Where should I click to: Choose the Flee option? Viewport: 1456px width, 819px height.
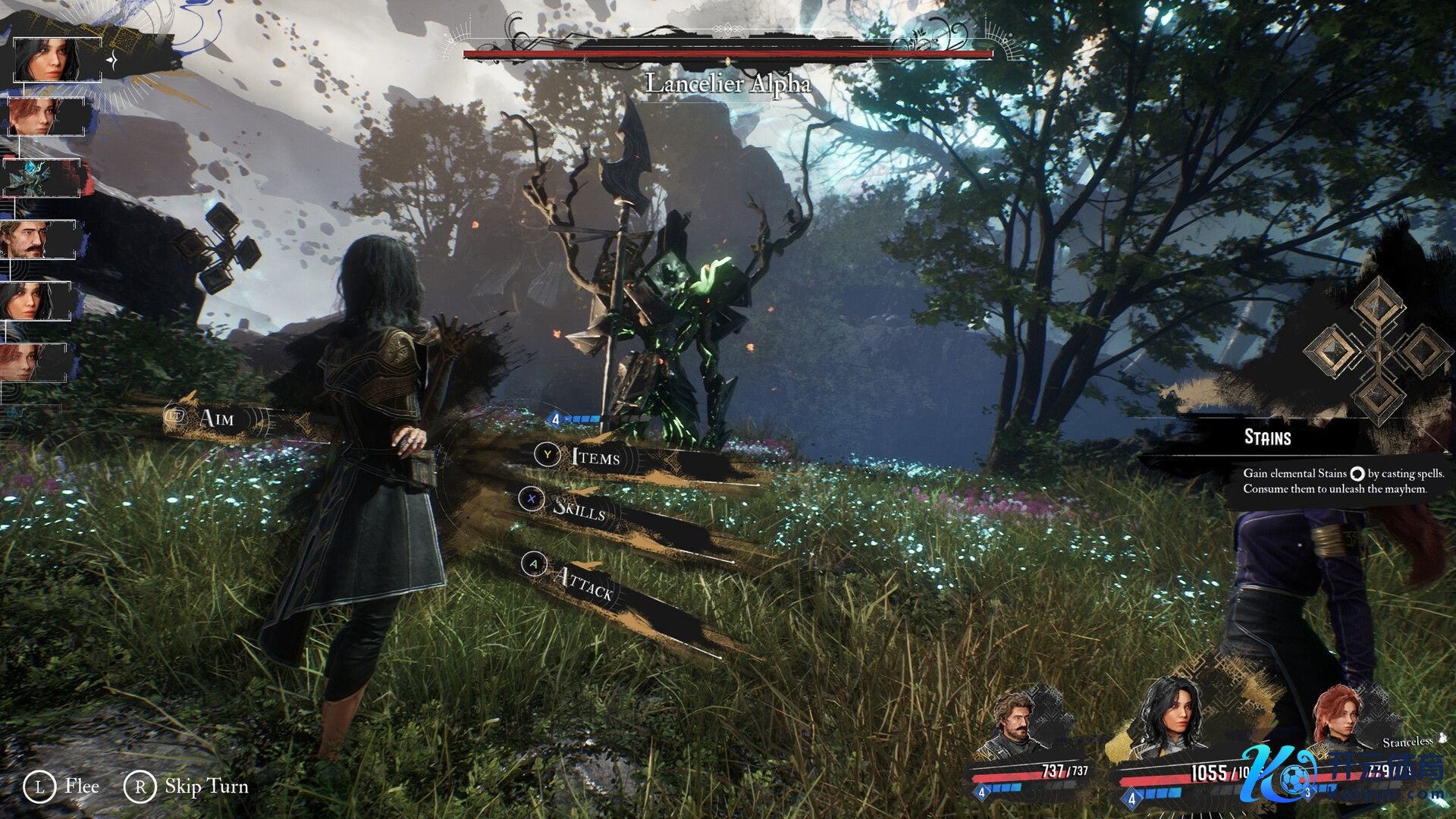coord(81,786)
